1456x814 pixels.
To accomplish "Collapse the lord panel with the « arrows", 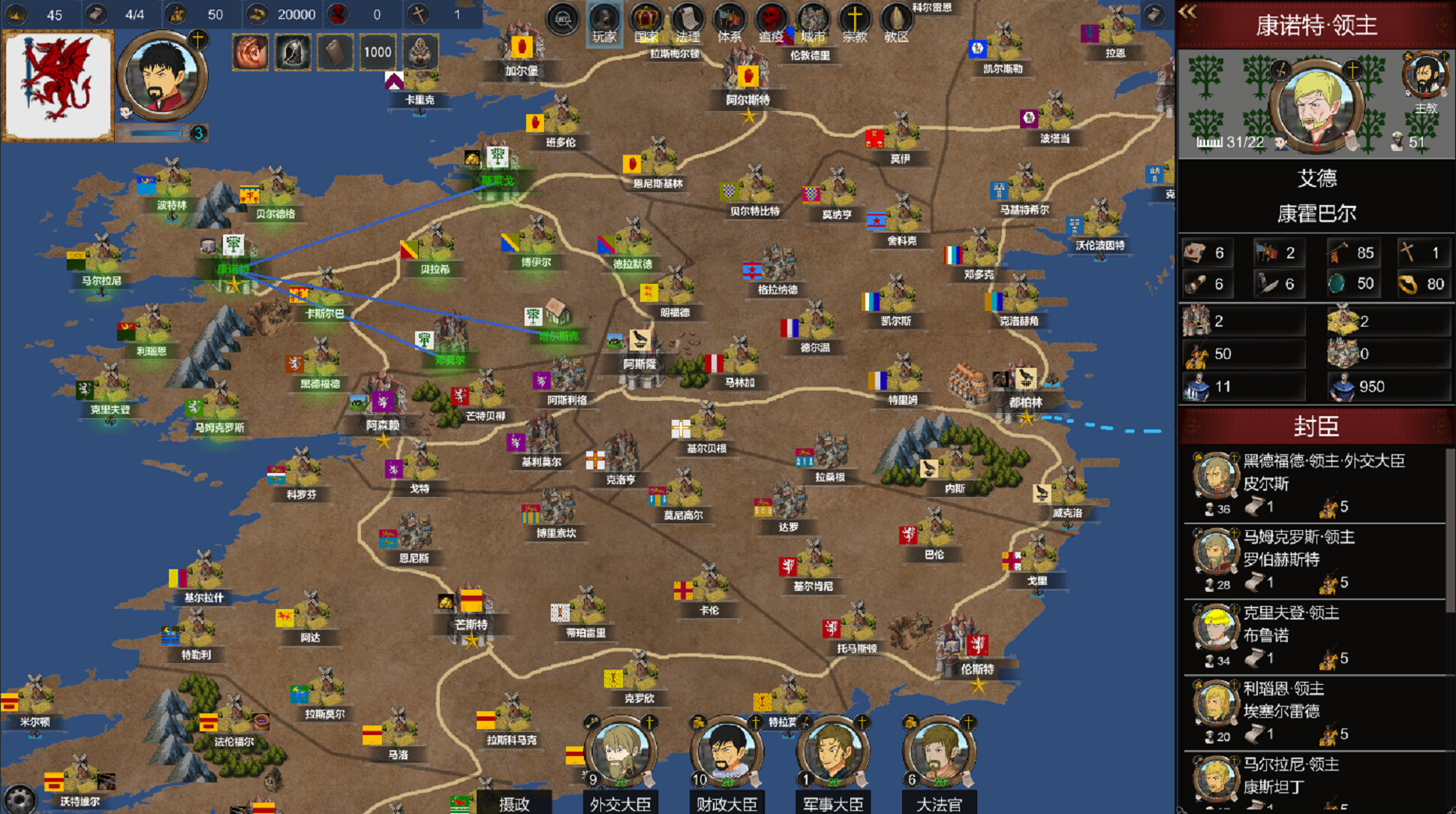I will (1187, 11).
